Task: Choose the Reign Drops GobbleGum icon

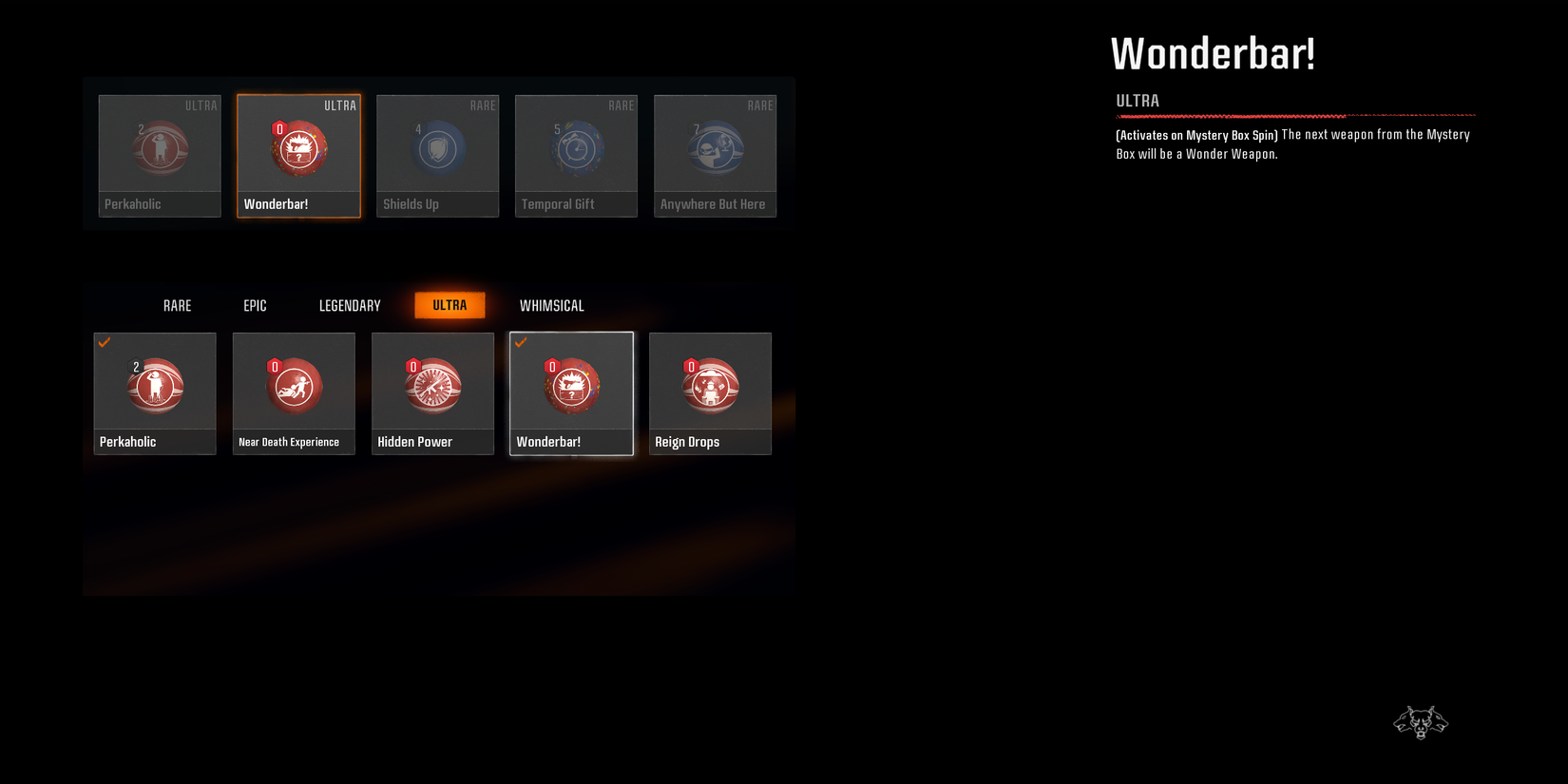Action: [x=710, y=385]
